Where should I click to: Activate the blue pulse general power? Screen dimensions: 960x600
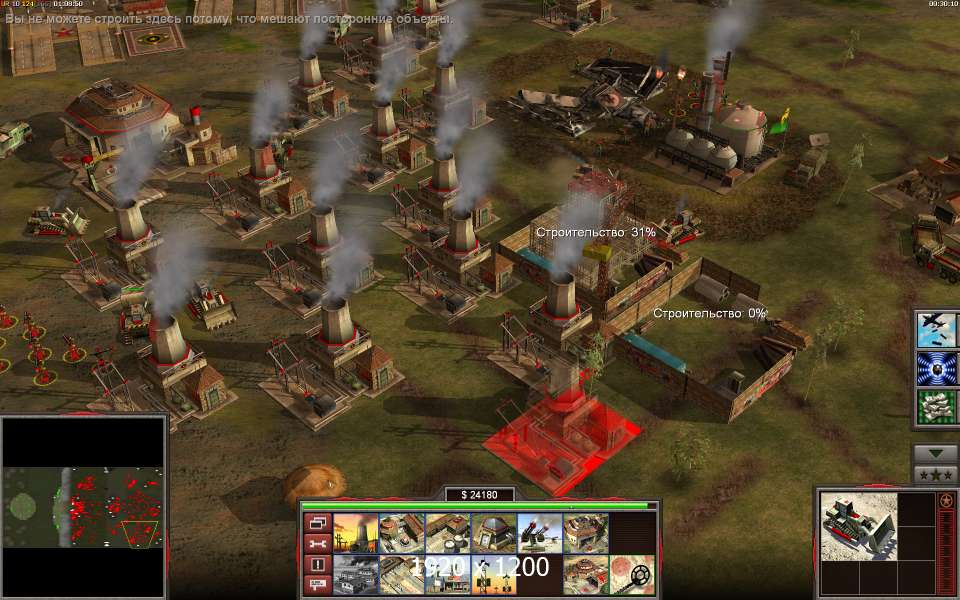(936, 368)
